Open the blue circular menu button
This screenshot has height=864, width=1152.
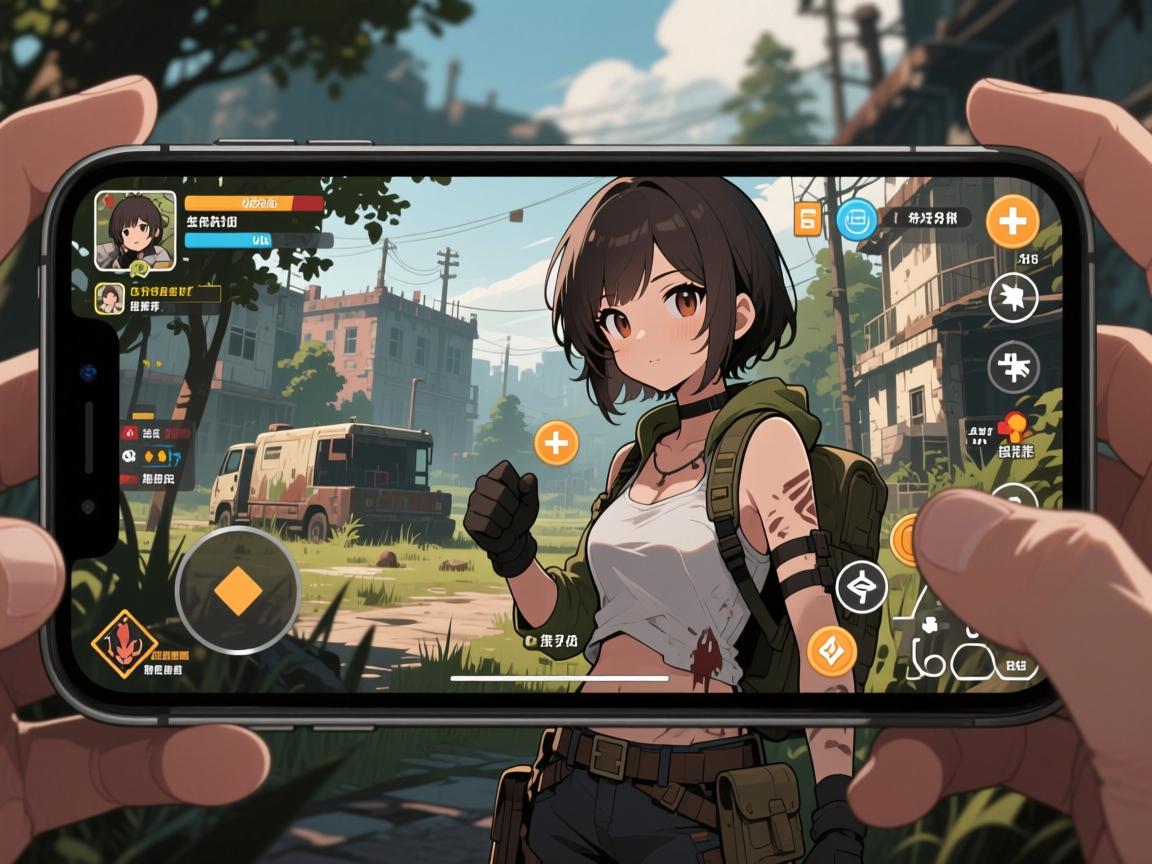855,219
